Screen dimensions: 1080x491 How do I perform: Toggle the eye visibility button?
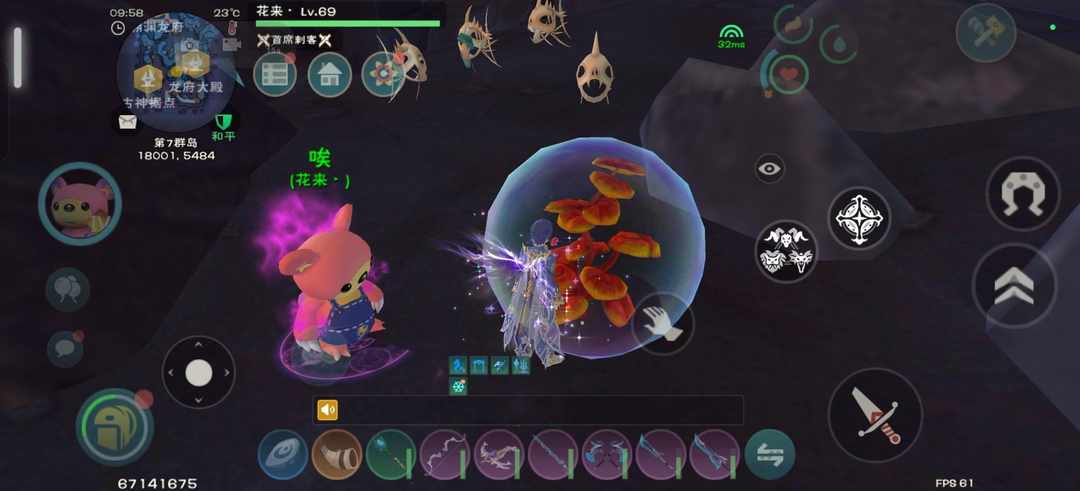769,169
